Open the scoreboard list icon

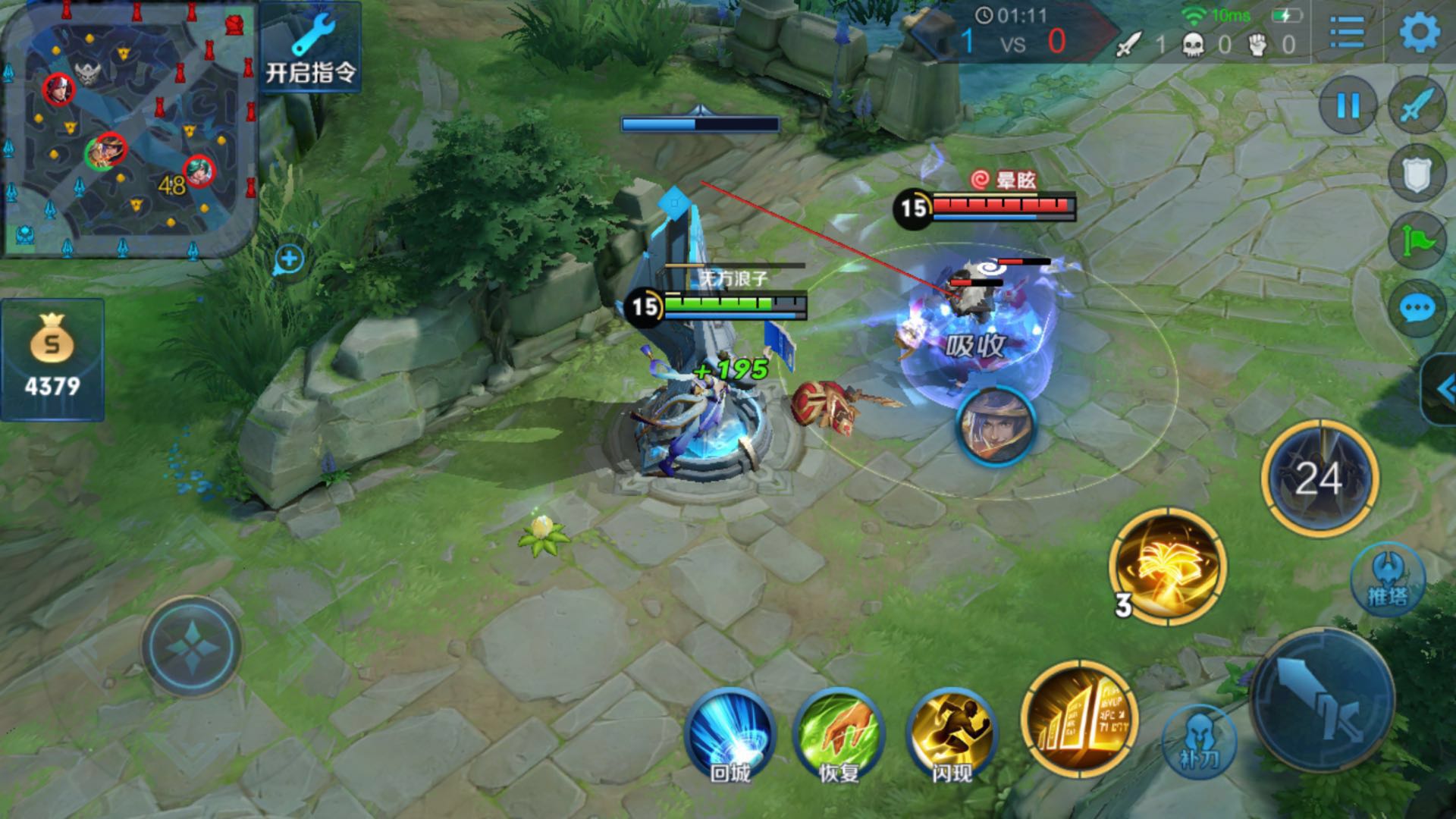(x=1348, y=33)
